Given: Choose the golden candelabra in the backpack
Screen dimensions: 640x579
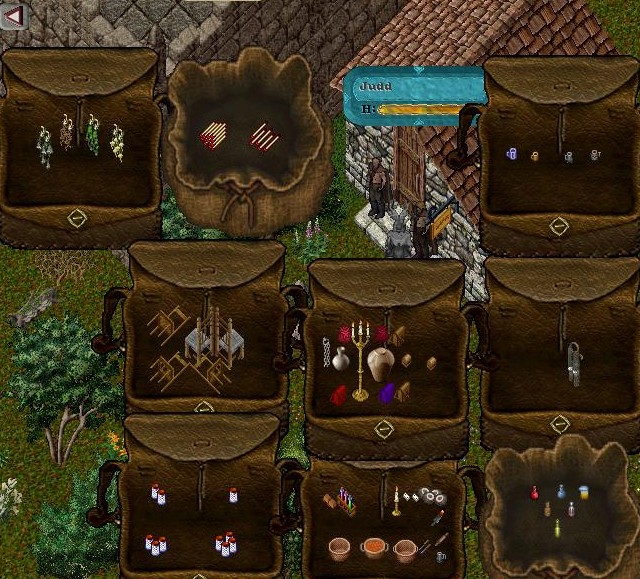Looking at the screenshot, I should [x=360, y=358].
